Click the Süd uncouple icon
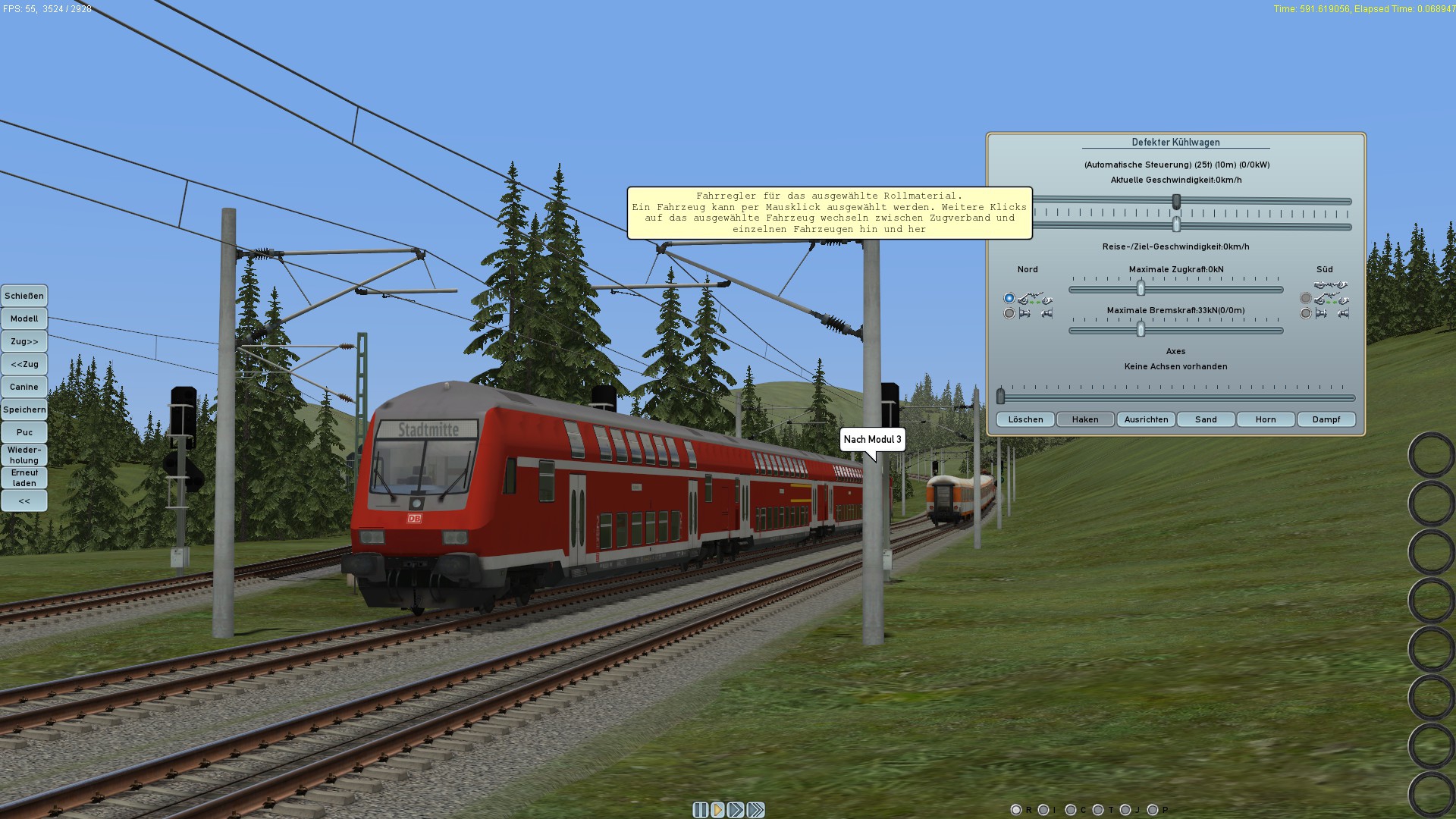The width and height of the screenshot is (1456, 819). pos(1321,312)
